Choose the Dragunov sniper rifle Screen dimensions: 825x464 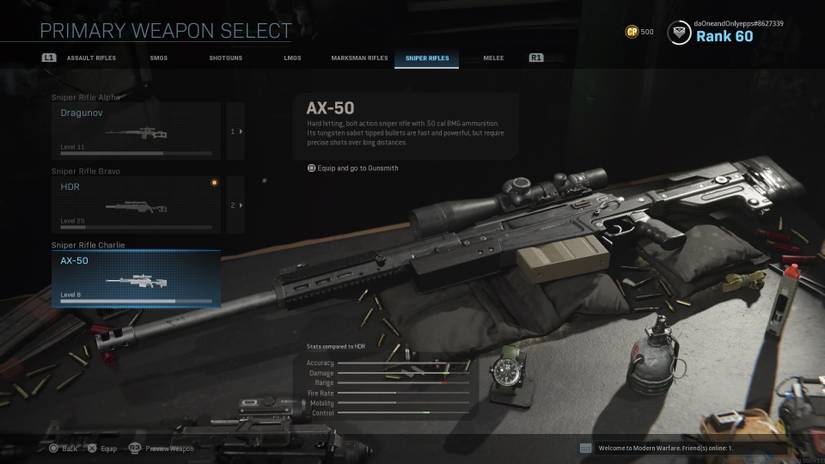pos(136,131)
